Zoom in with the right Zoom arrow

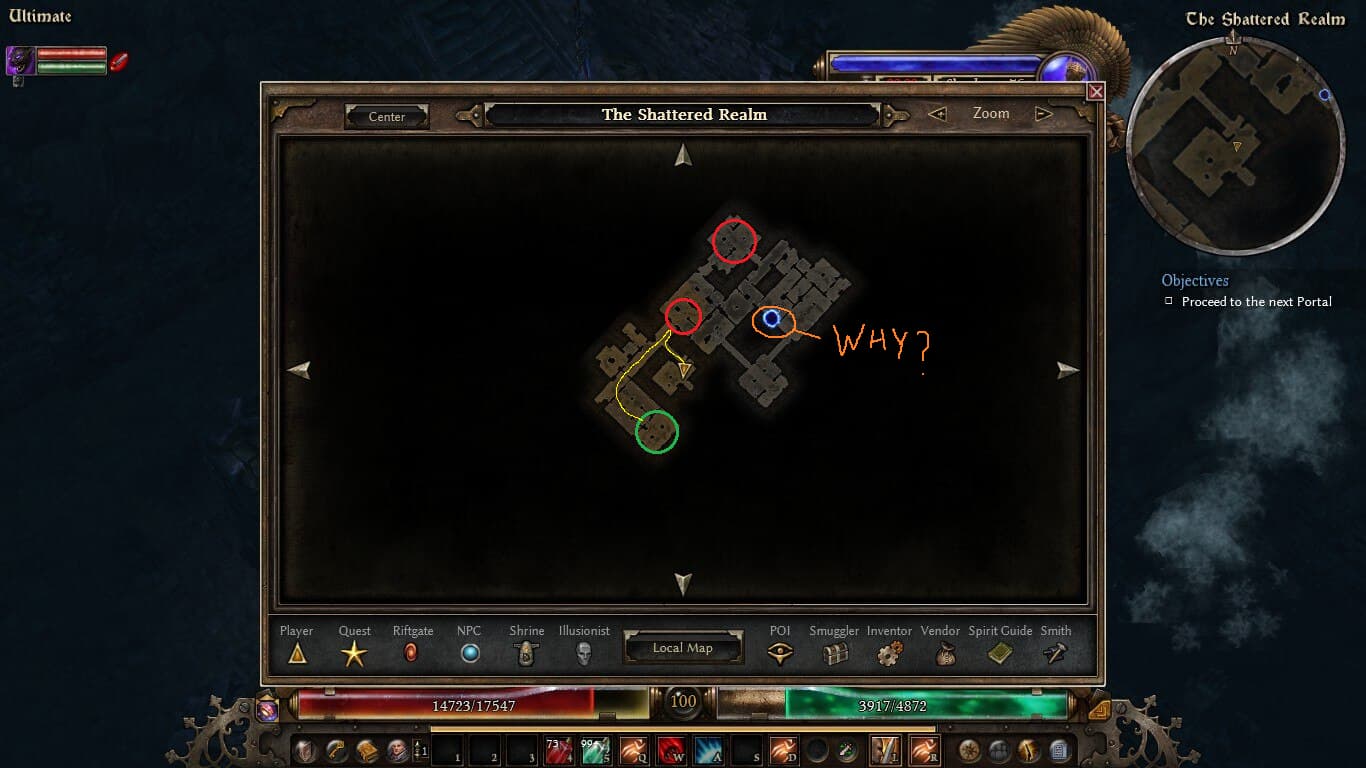(x=1044, y=114)
